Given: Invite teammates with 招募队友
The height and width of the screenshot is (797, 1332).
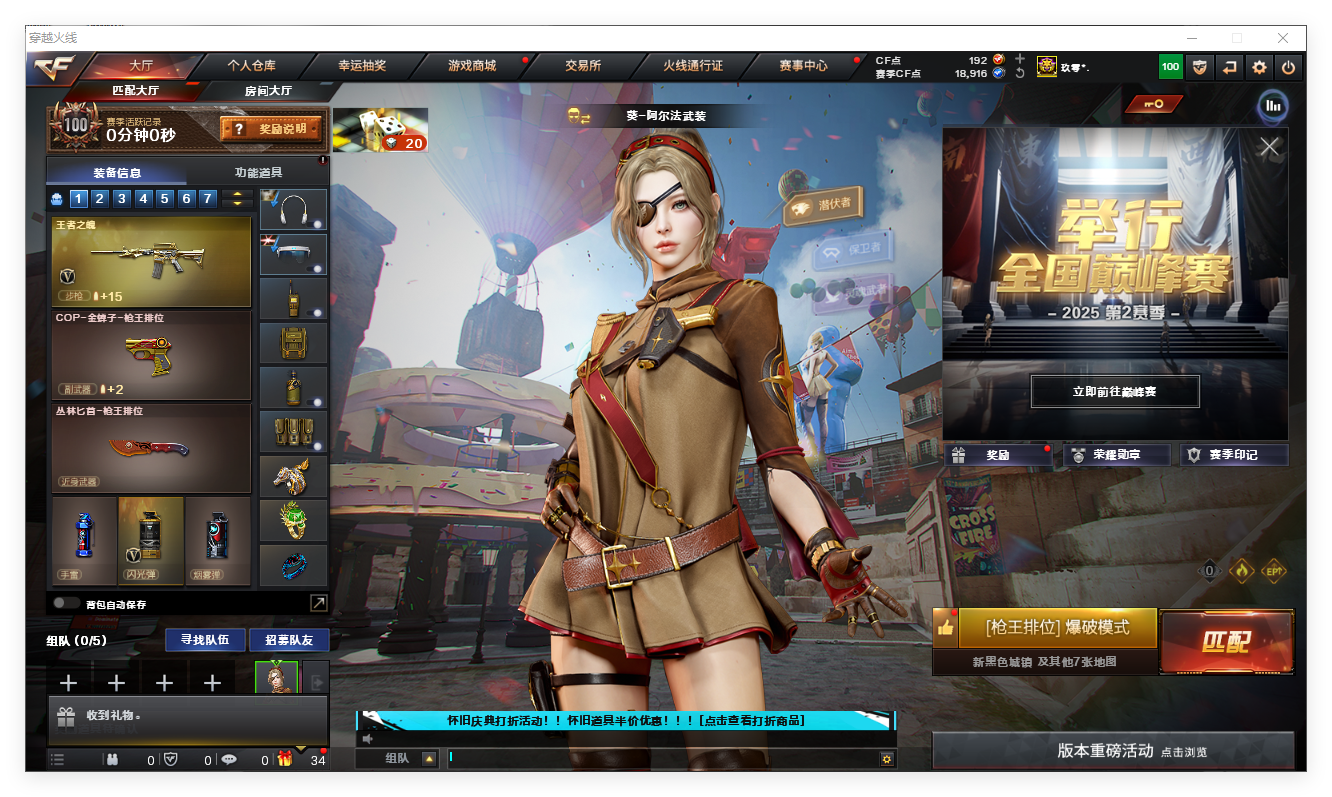Looking at the screenshot, I should [x=289, y=640].
